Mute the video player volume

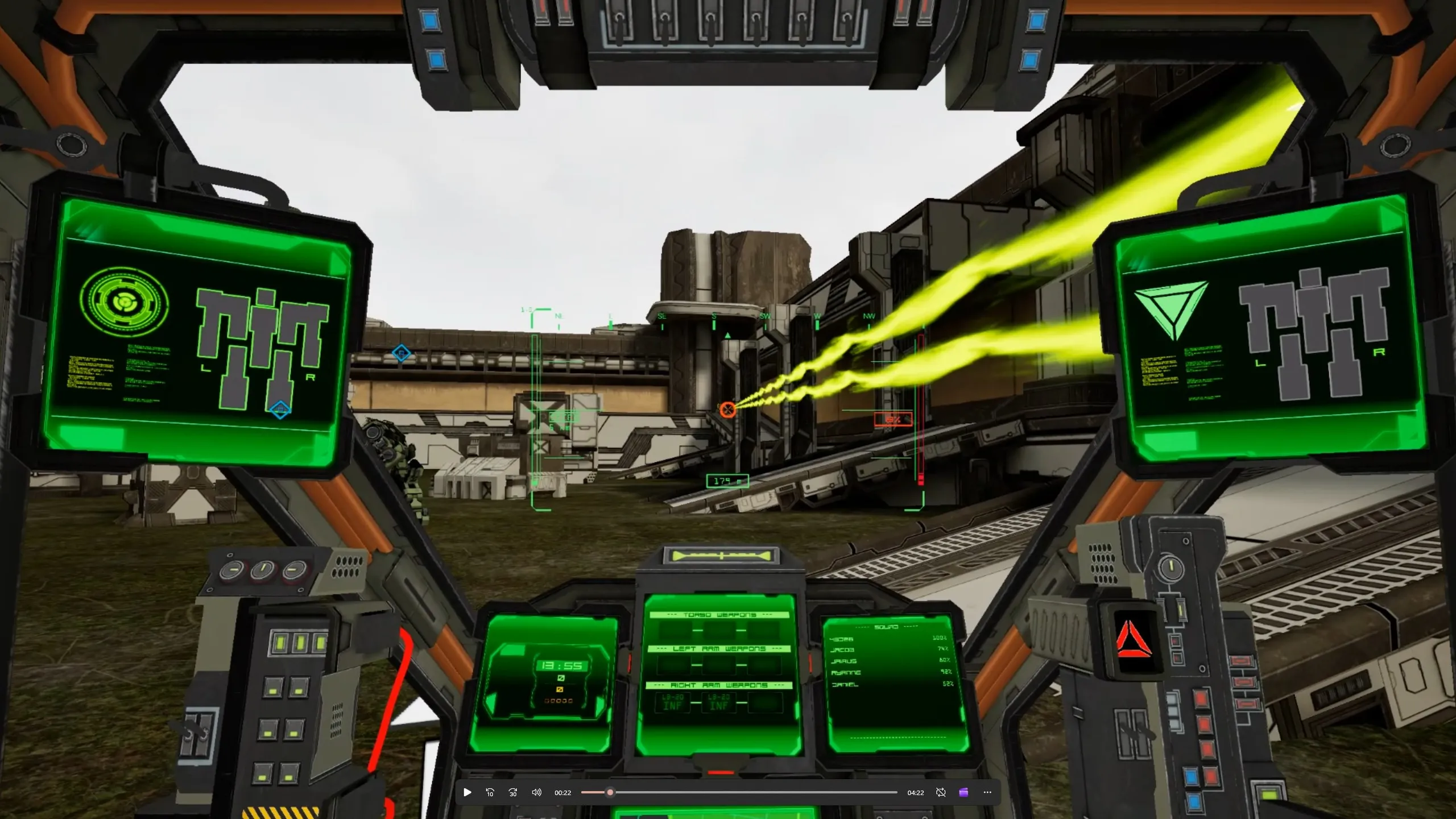pos(536,792)
